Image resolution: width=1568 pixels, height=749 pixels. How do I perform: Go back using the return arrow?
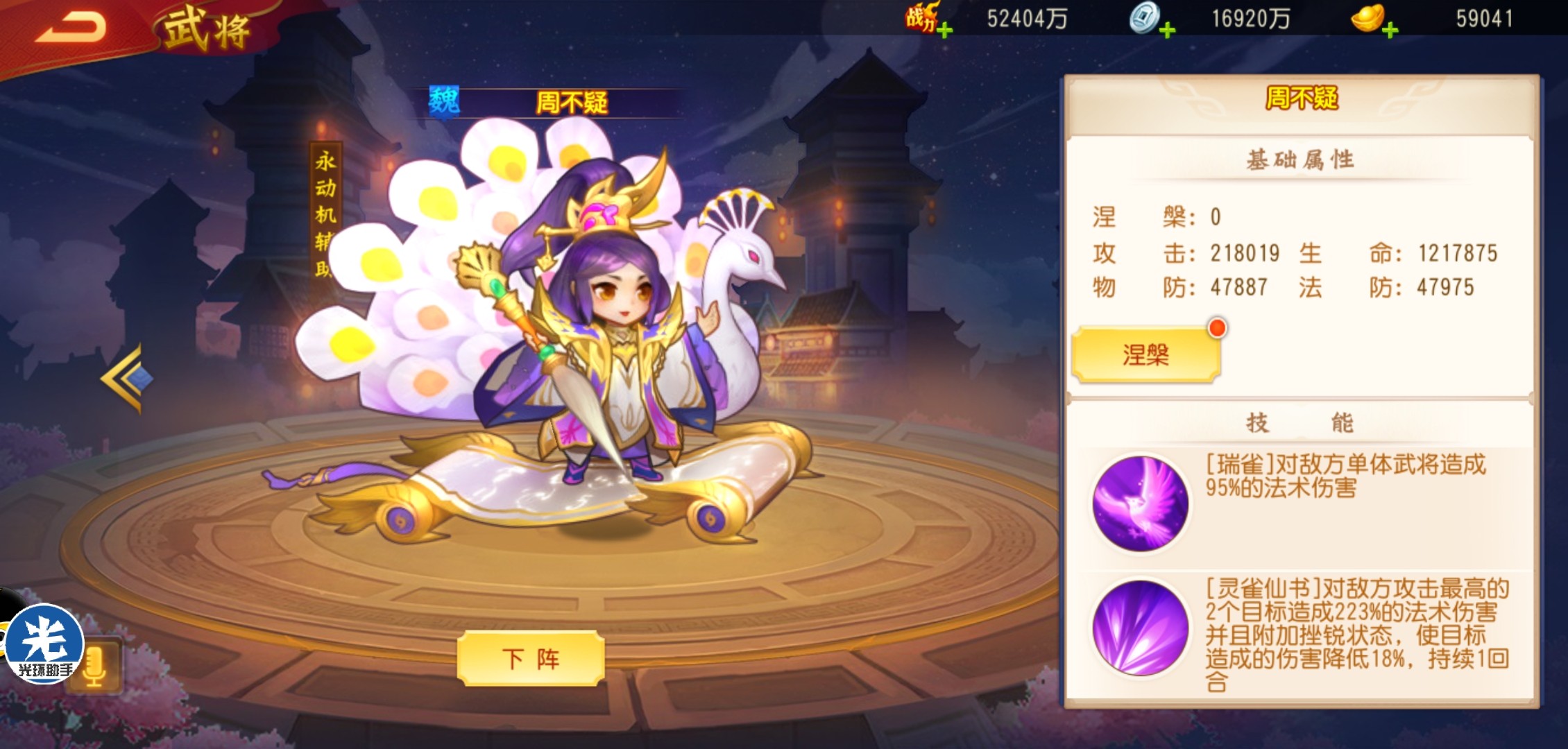pyautogui.click(x=71, y=28)
